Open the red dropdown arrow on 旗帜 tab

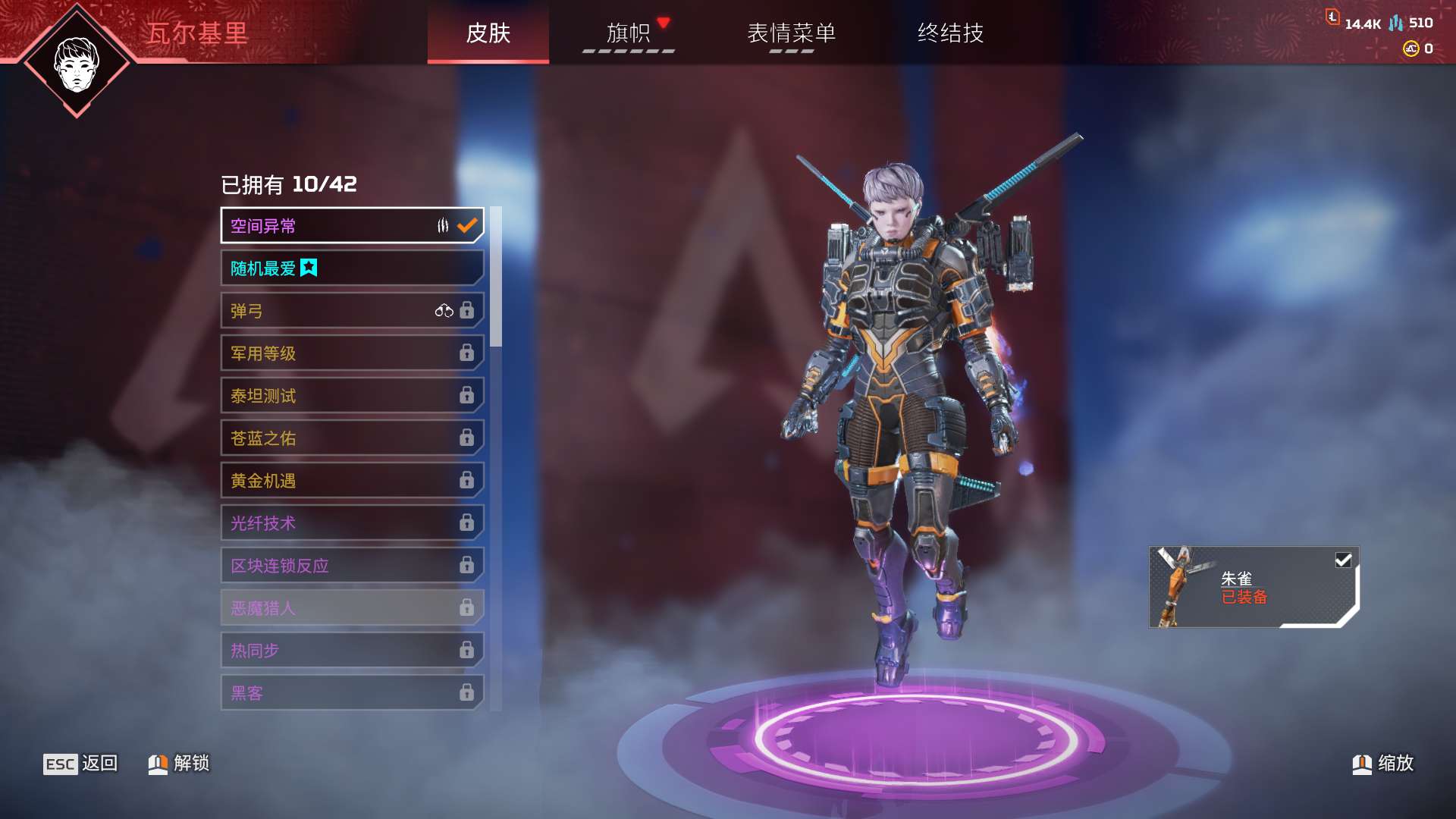click(664, 23)
